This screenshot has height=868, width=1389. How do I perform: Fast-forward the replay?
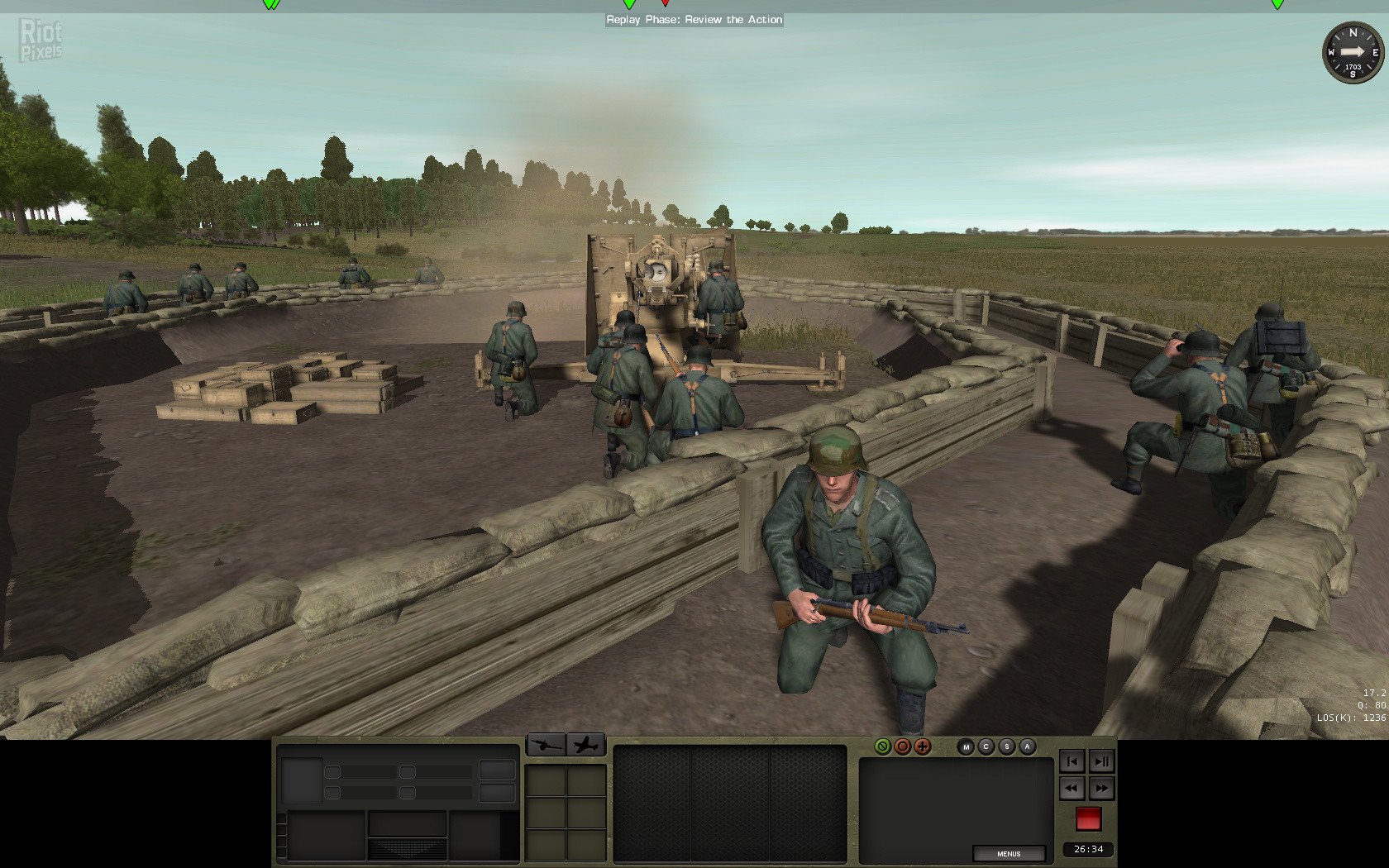(1102, 789)
